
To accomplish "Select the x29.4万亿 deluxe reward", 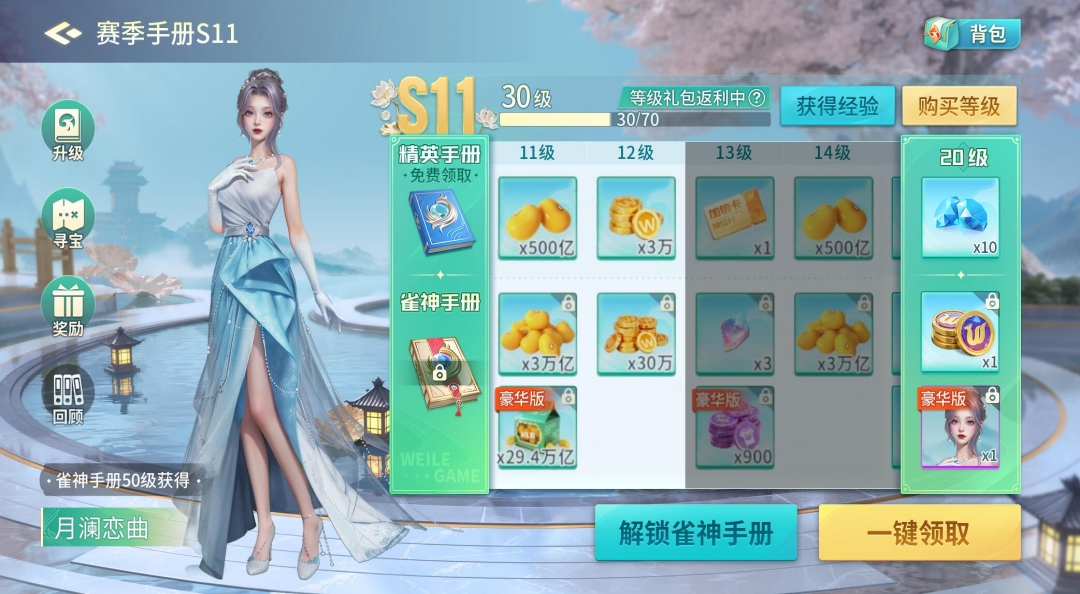I will (x=537, y=427).
